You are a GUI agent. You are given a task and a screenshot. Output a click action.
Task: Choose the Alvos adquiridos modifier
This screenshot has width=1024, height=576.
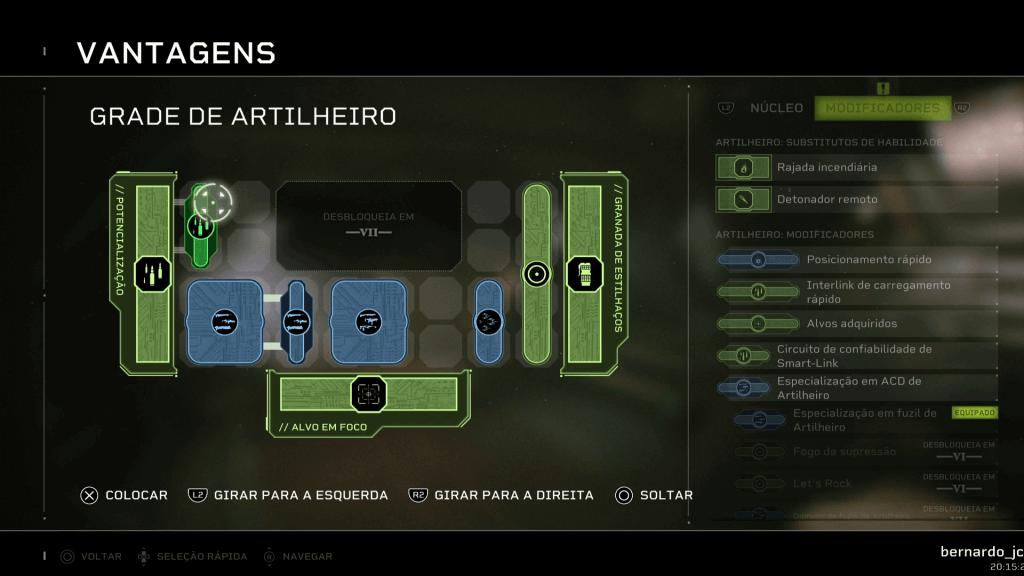point(852,324)
